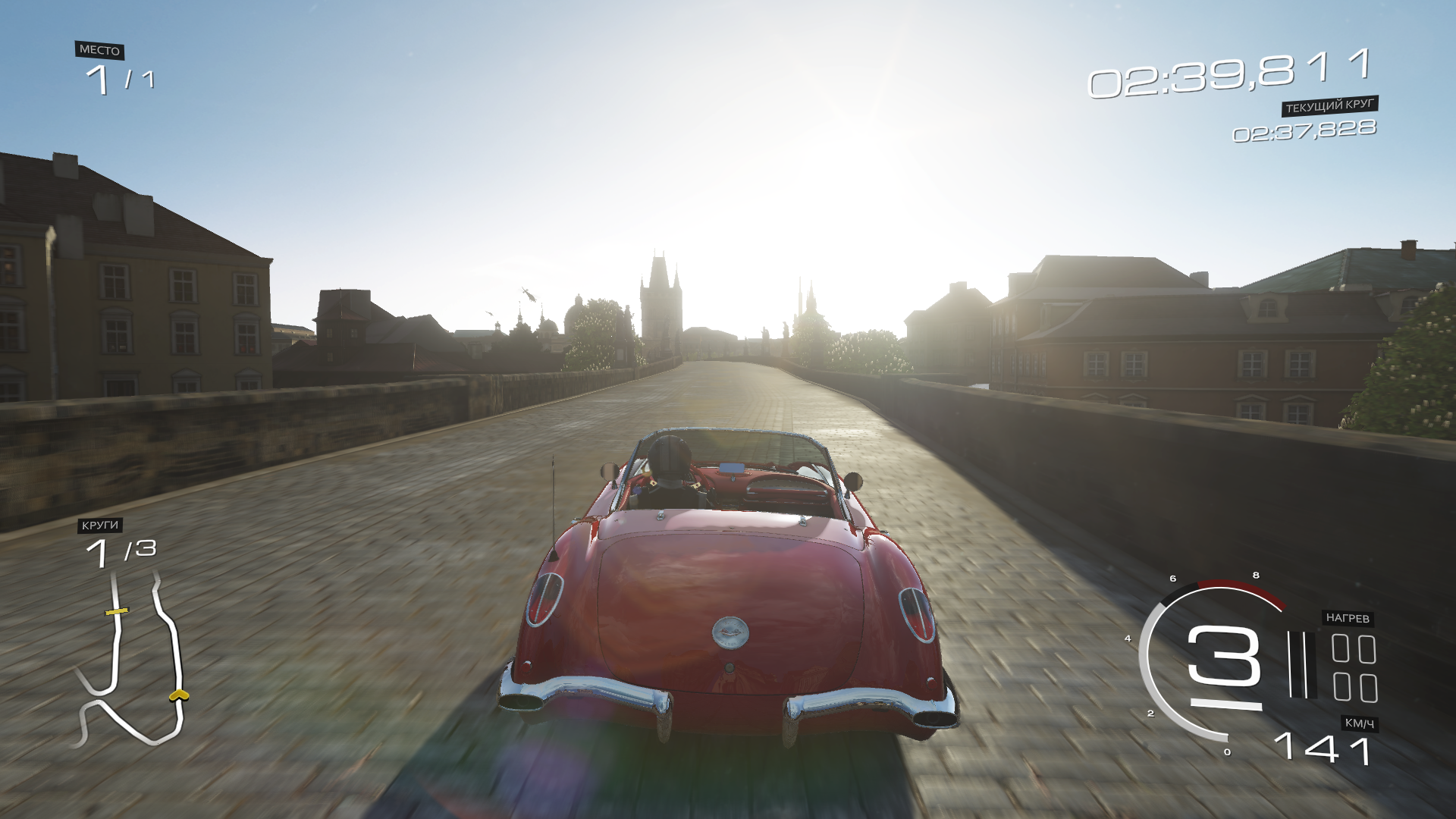This screenshot has height=819, width=1456.
Task: Click the yellow start line marker on minimap
Action: tap(117, 610)
